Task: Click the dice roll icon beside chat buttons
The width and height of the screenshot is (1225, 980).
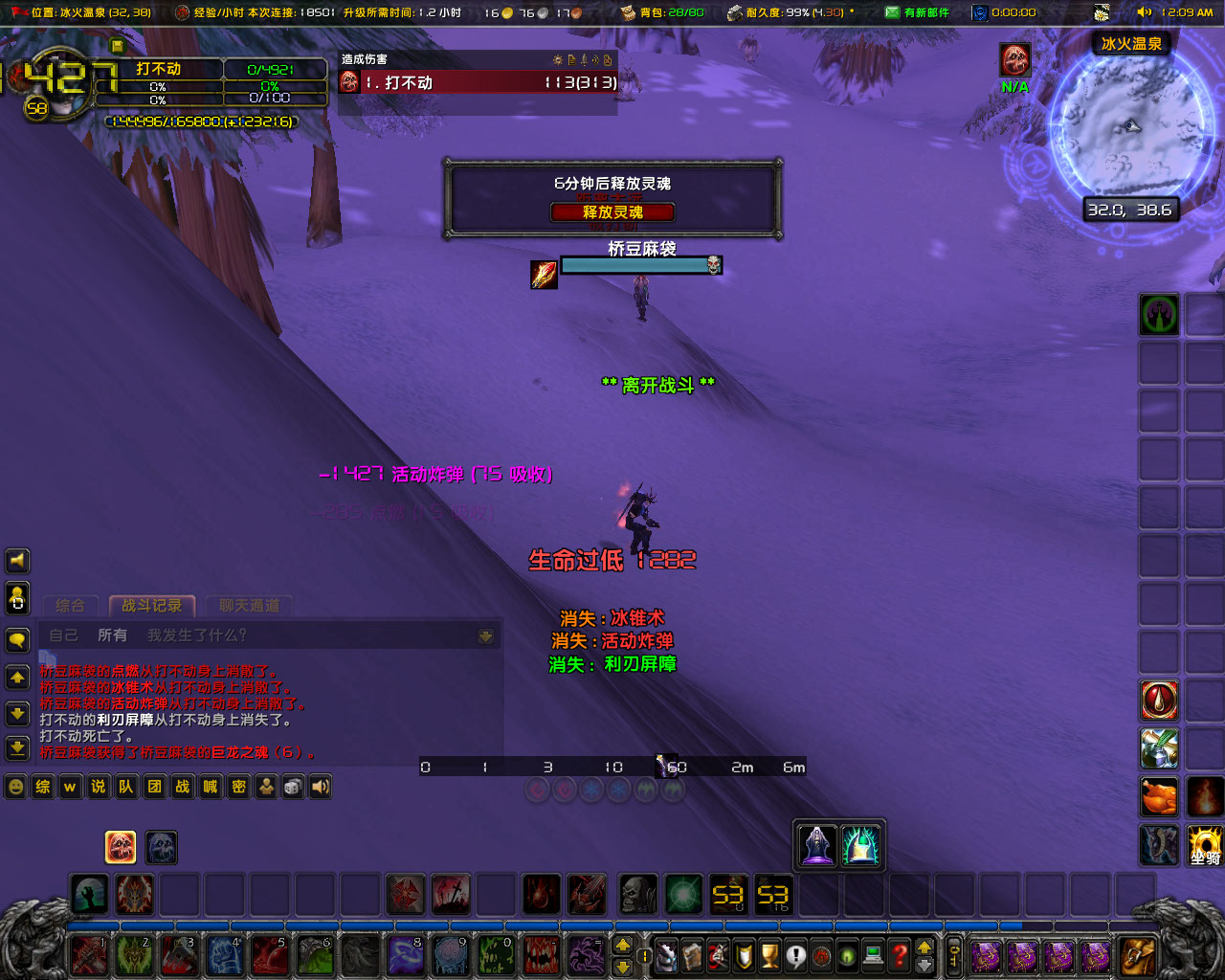Action: (x=293, y=787)
